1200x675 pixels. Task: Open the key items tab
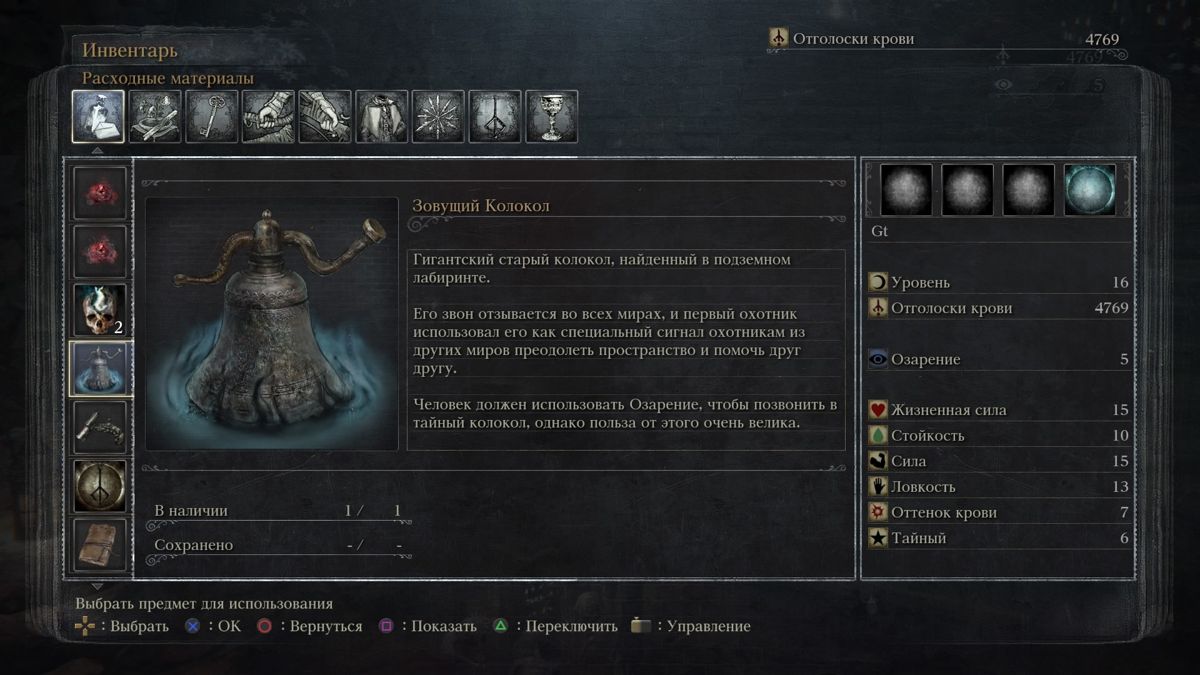(x=212, y=116)
